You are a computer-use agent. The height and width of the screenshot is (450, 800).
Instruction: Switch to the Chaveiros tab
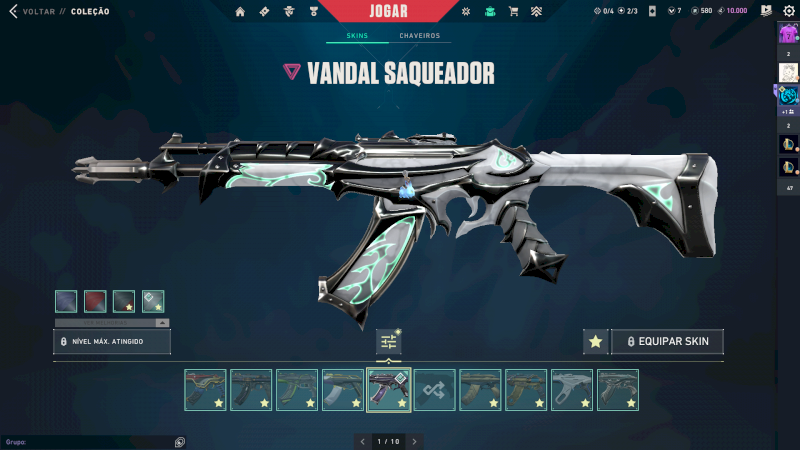(x=419, y=36)
